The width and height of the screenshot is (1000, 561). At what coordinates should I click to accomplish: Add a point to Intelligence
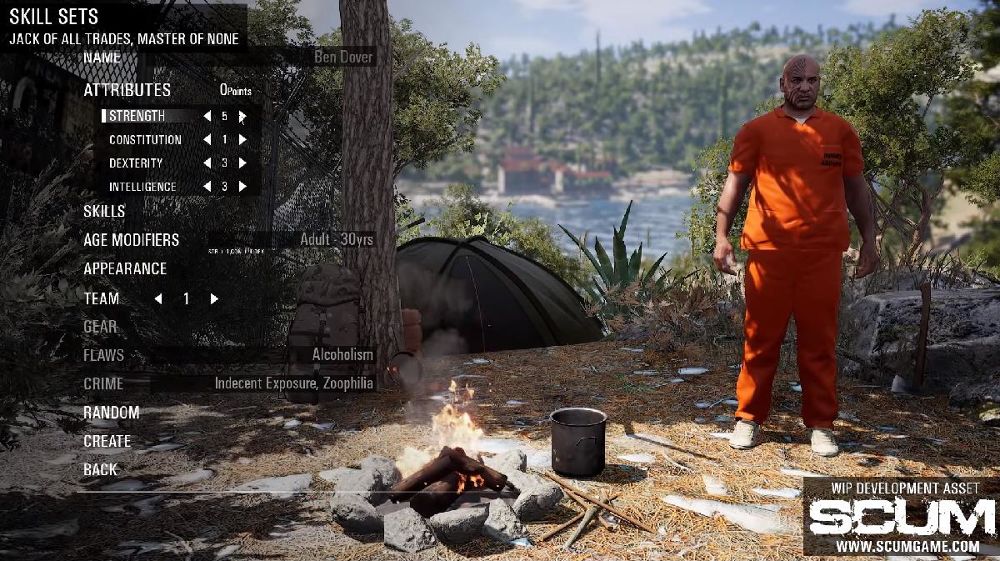(x=242, y=187)
